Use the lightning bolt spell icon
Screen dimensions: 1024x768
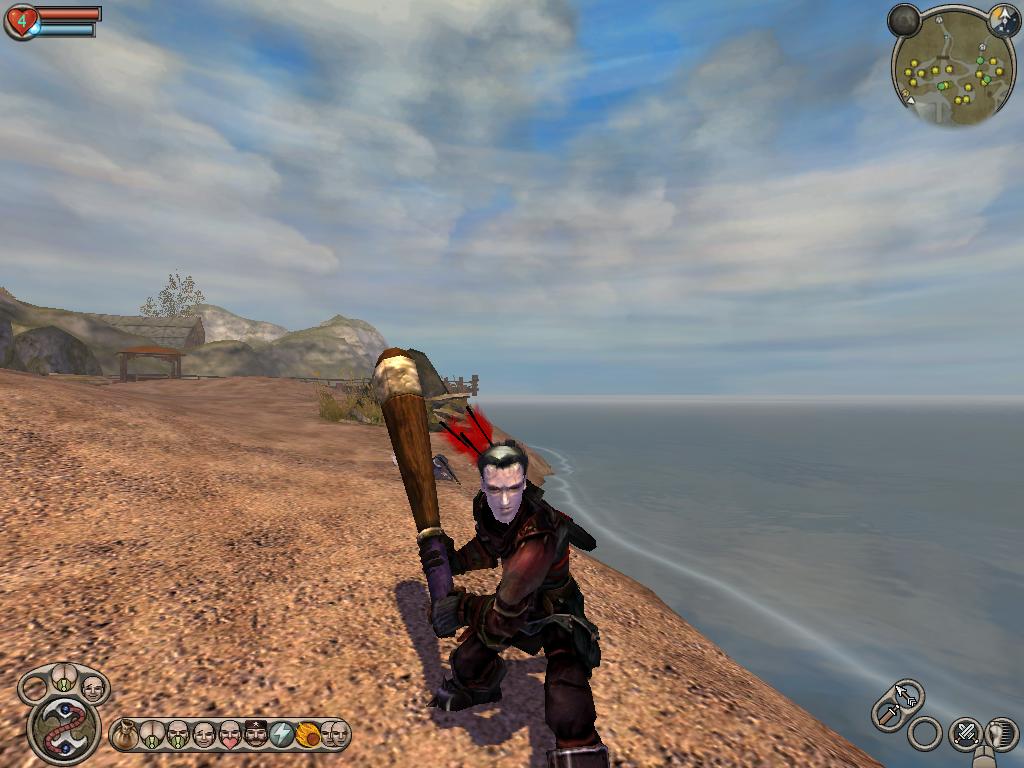[282, 735]
